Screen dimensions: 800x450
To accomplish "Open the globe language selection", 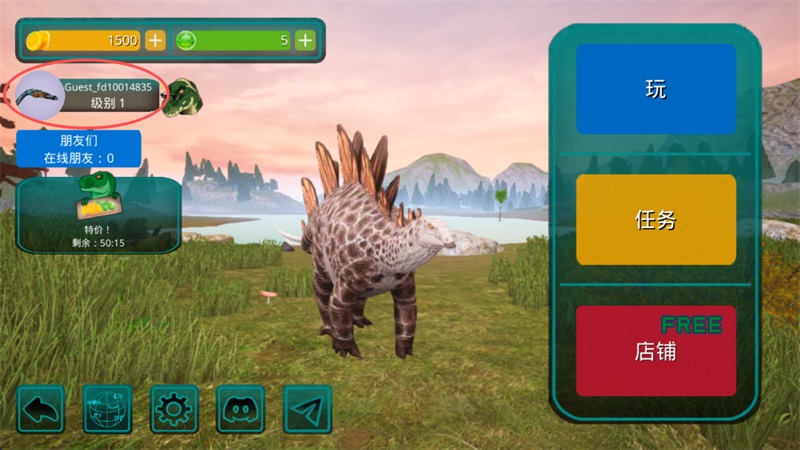I will pos(107,409).
